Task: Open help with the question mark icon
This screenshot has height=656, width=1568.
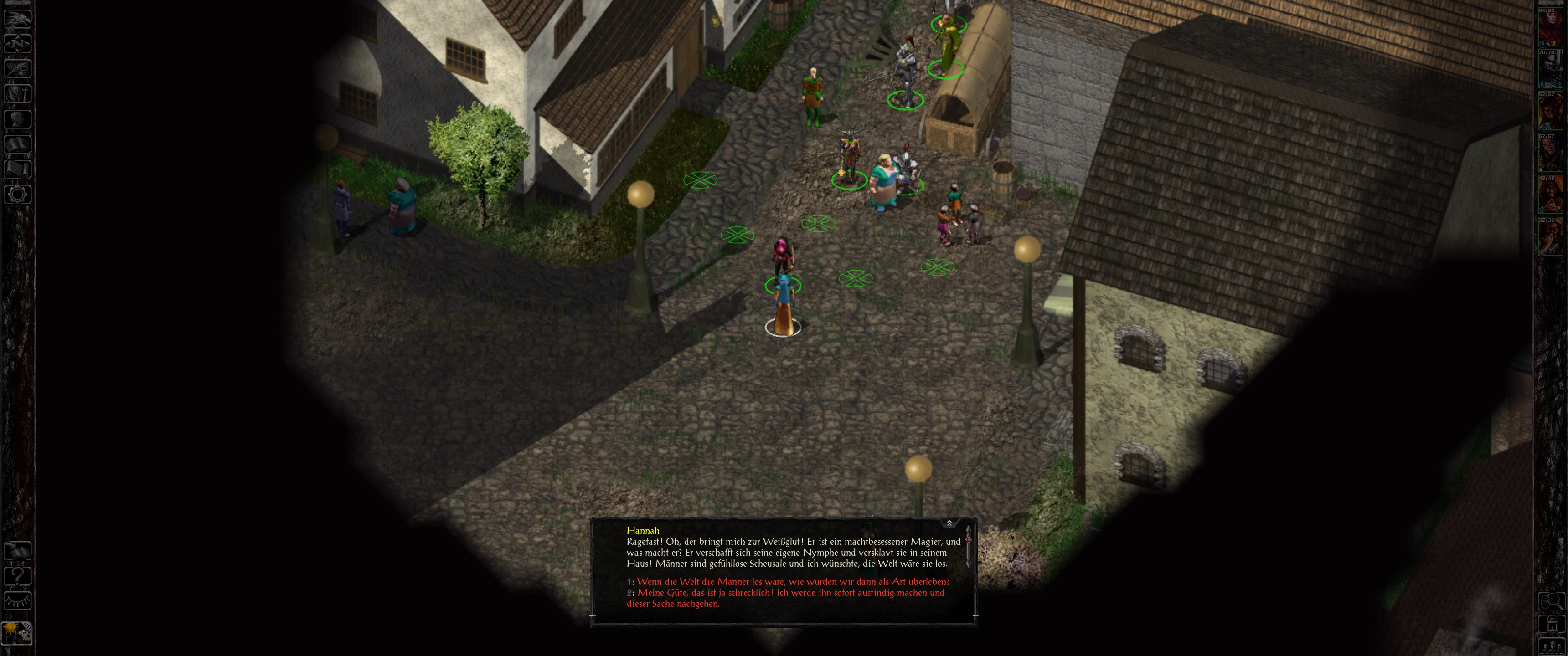Action: pos(18,576)
